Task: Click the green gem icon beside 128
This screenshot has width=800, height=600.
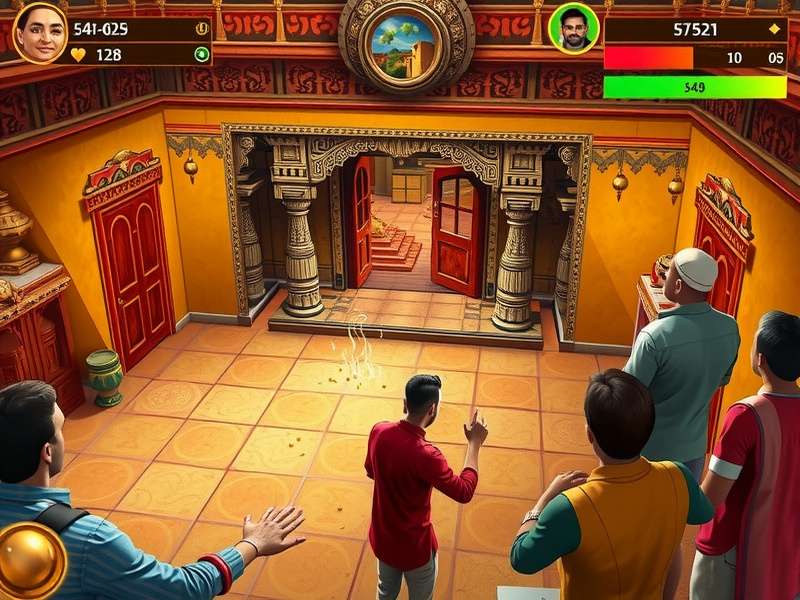Action: point(202,55)
